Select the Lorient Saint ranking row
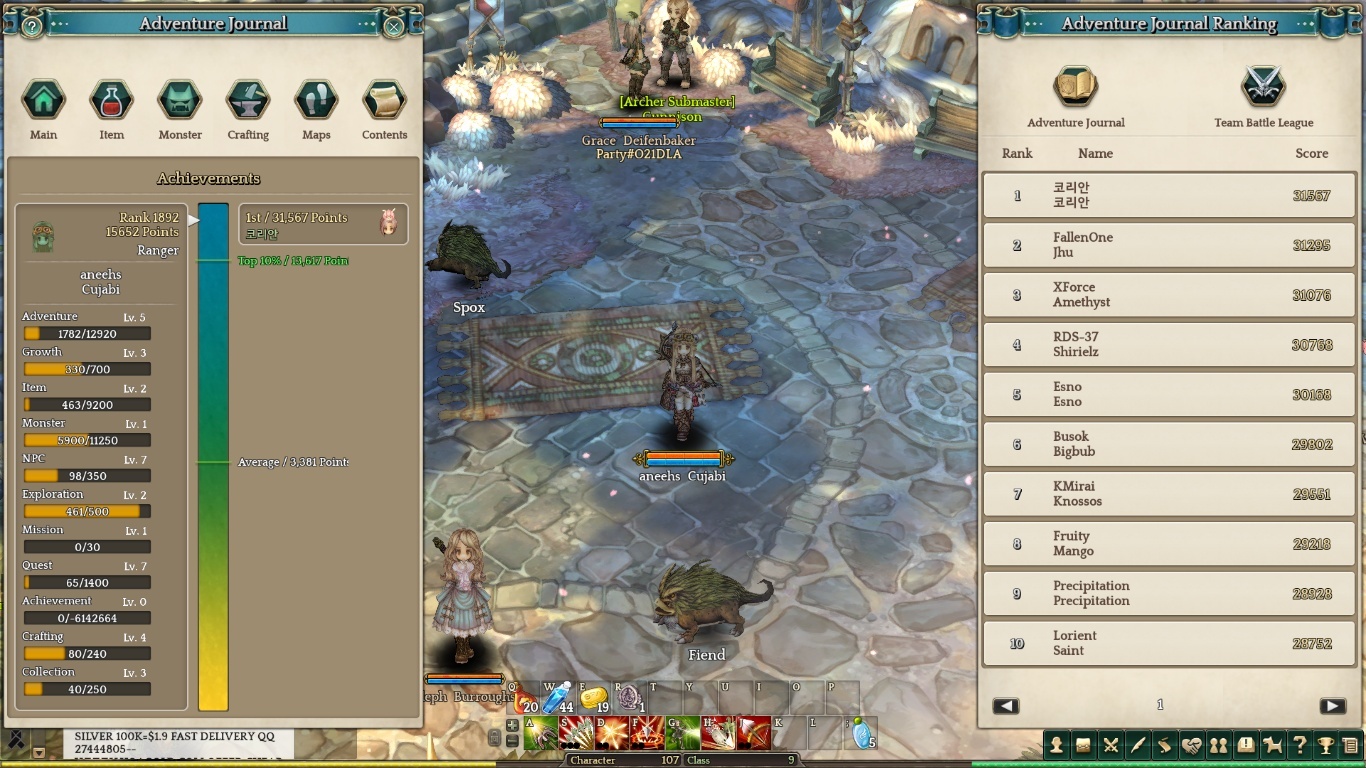 point(1169,643)
